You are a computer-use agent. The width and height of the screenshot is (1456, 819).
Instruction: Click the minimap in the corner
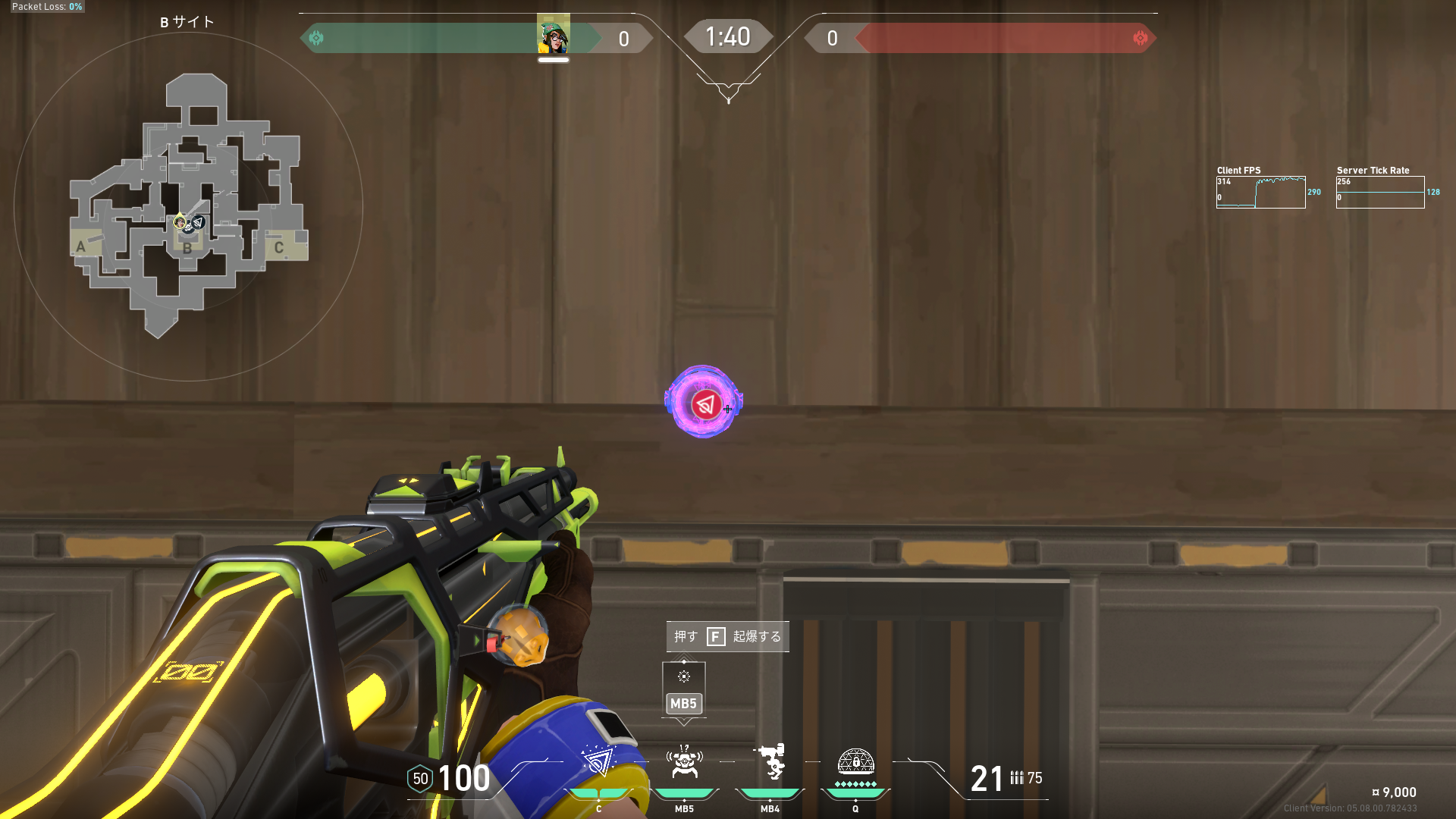tap(188, 206)
